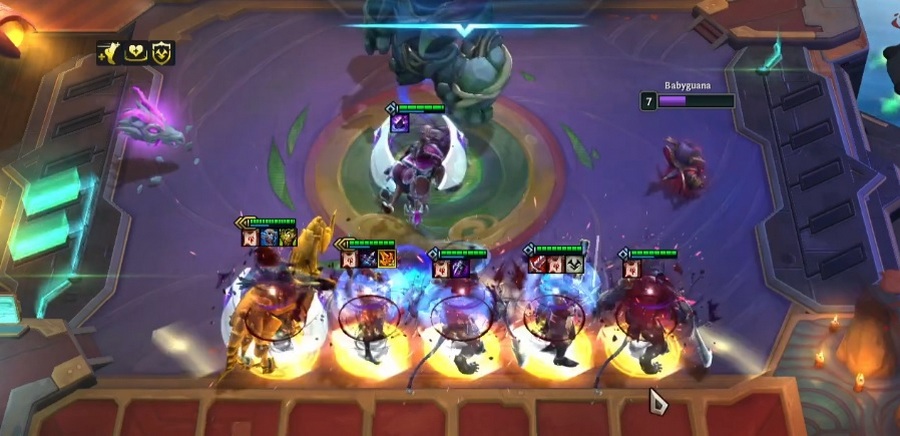Inspect the green-gold creature item icon

pyautogui.click(x=287, y=237)
